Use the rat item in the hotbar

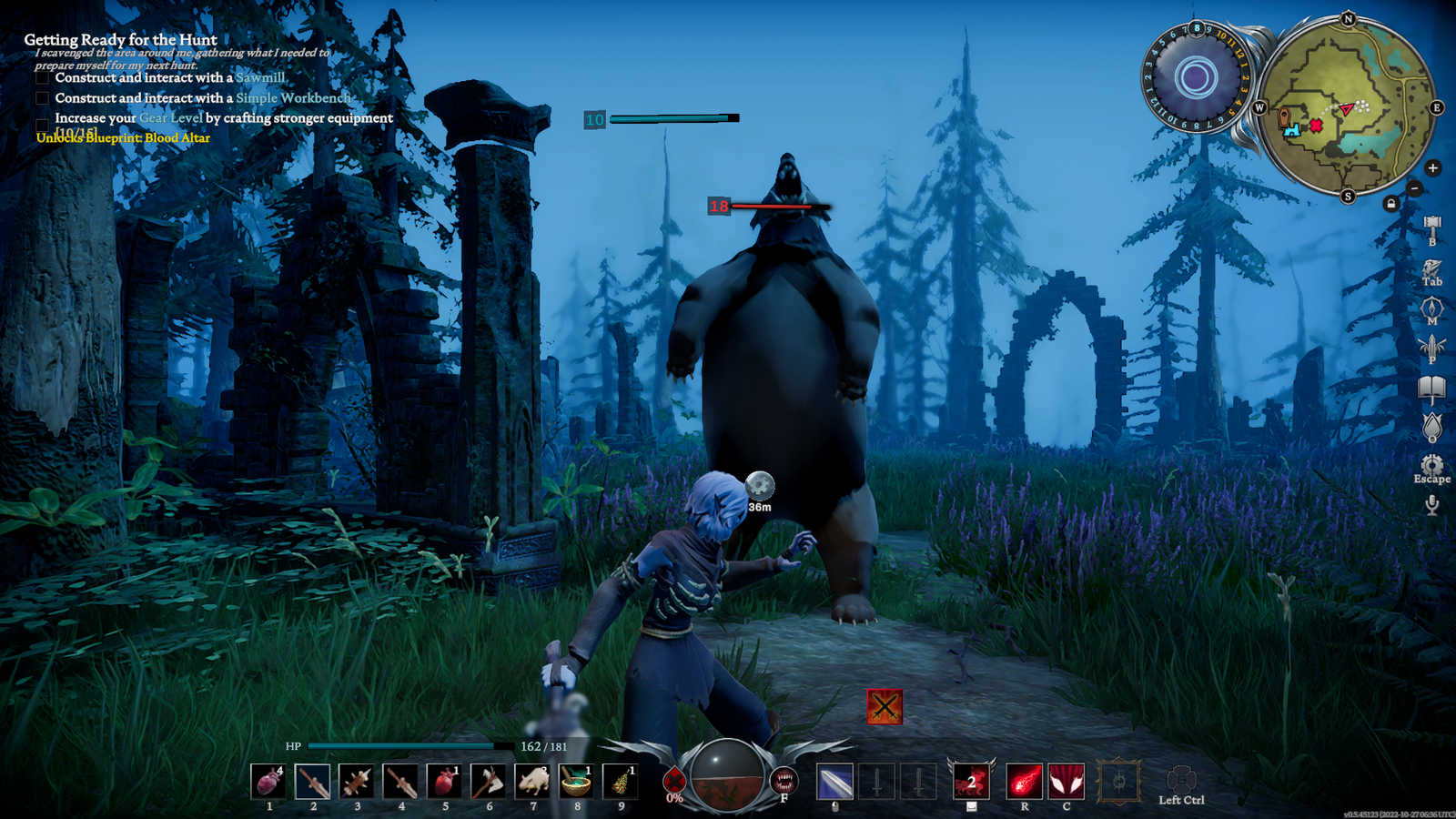532,782
